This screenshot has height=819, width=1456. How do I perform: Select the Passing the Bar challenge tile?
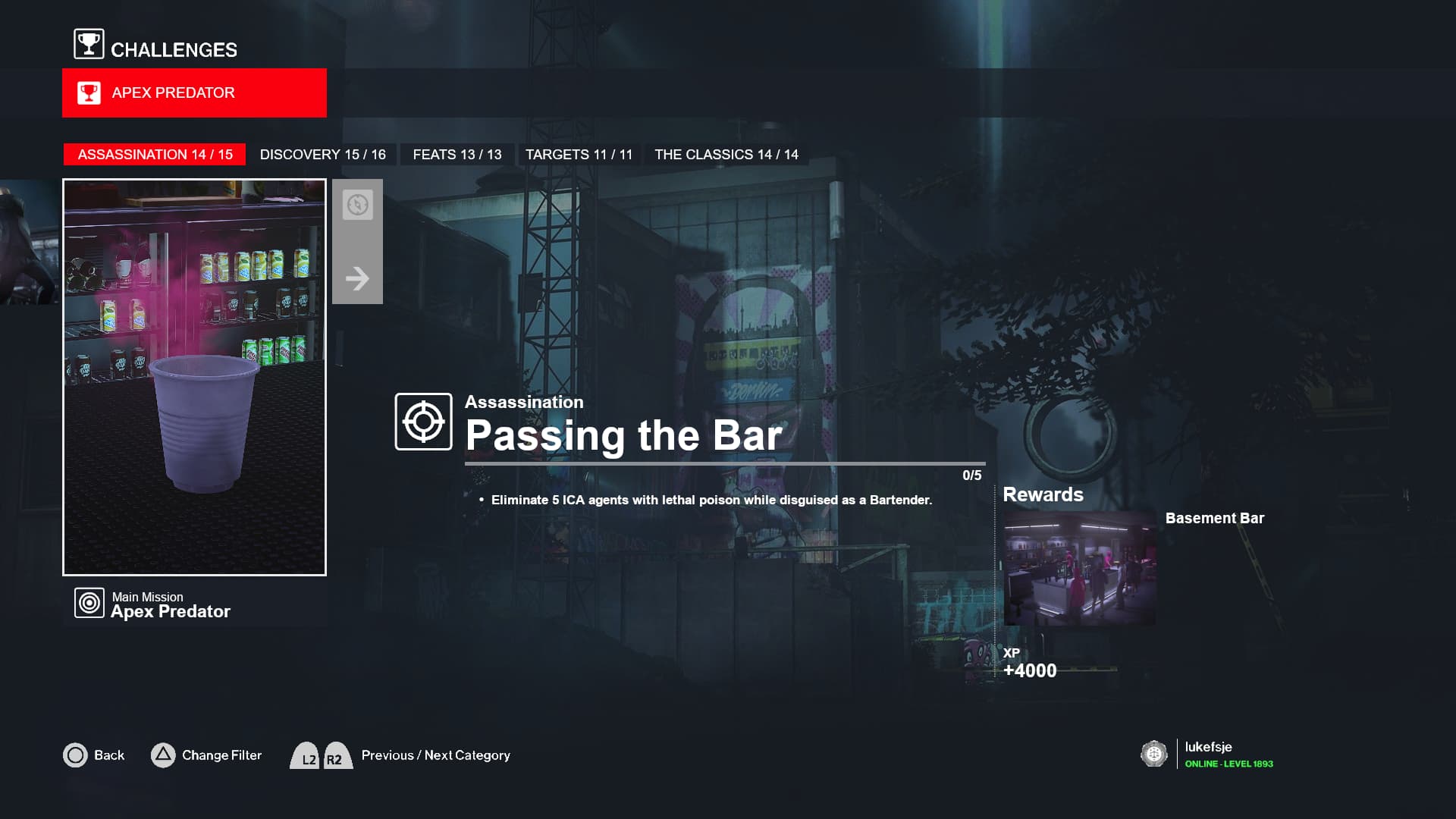[x=194, y=377]
